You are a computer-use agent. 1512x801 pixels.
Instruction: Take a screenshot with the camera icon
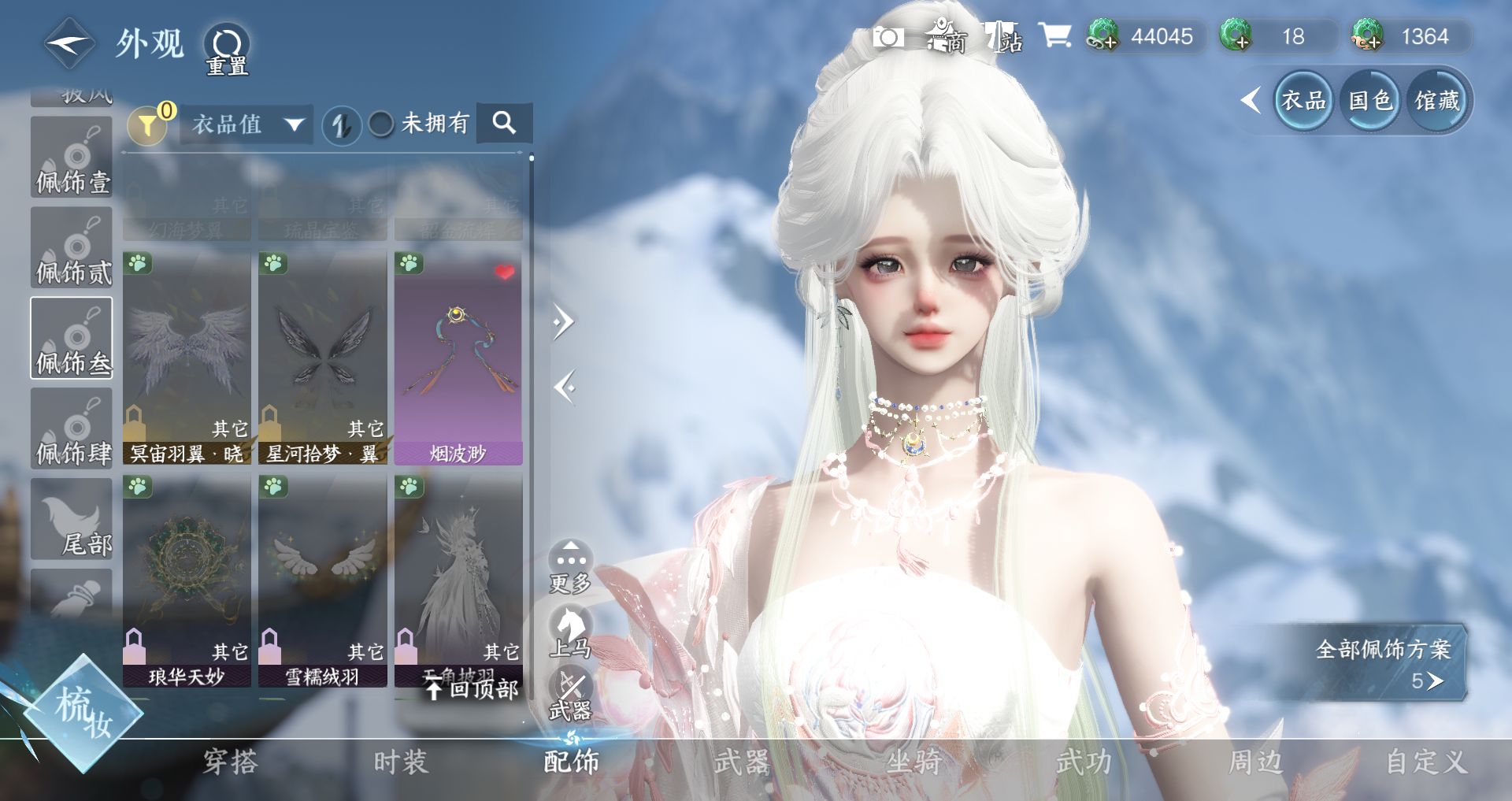click(888, 37)
